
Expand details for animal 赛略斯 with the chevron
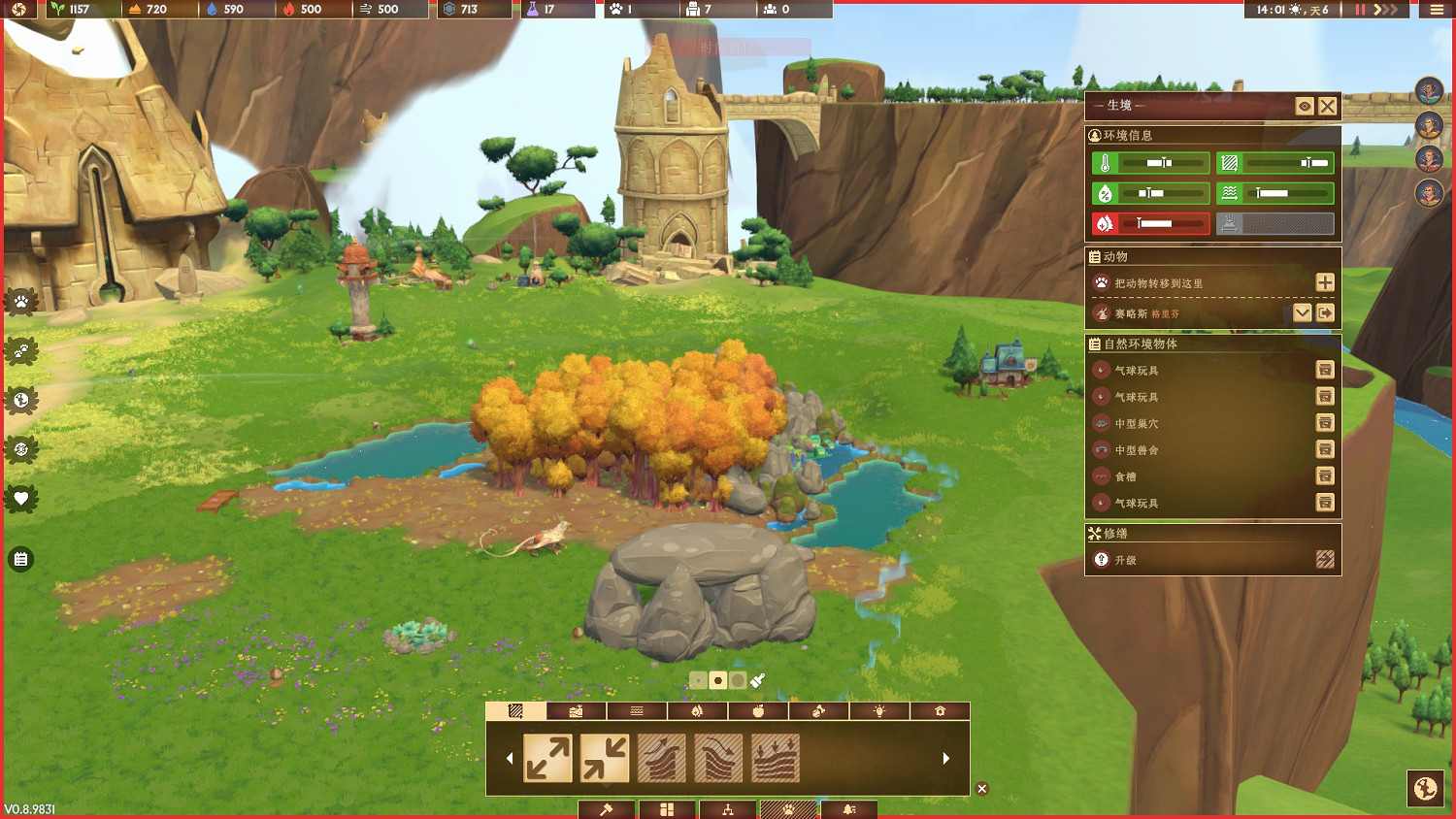(1303, 312)
